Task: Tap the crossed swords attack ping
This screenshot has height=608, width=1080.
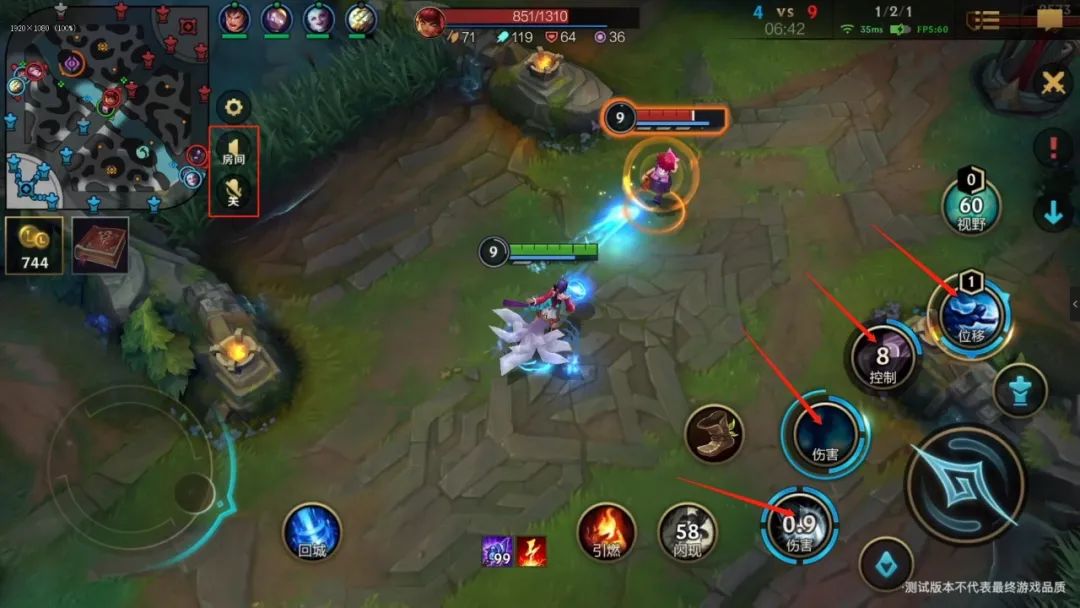Action: pos(1052,84)
